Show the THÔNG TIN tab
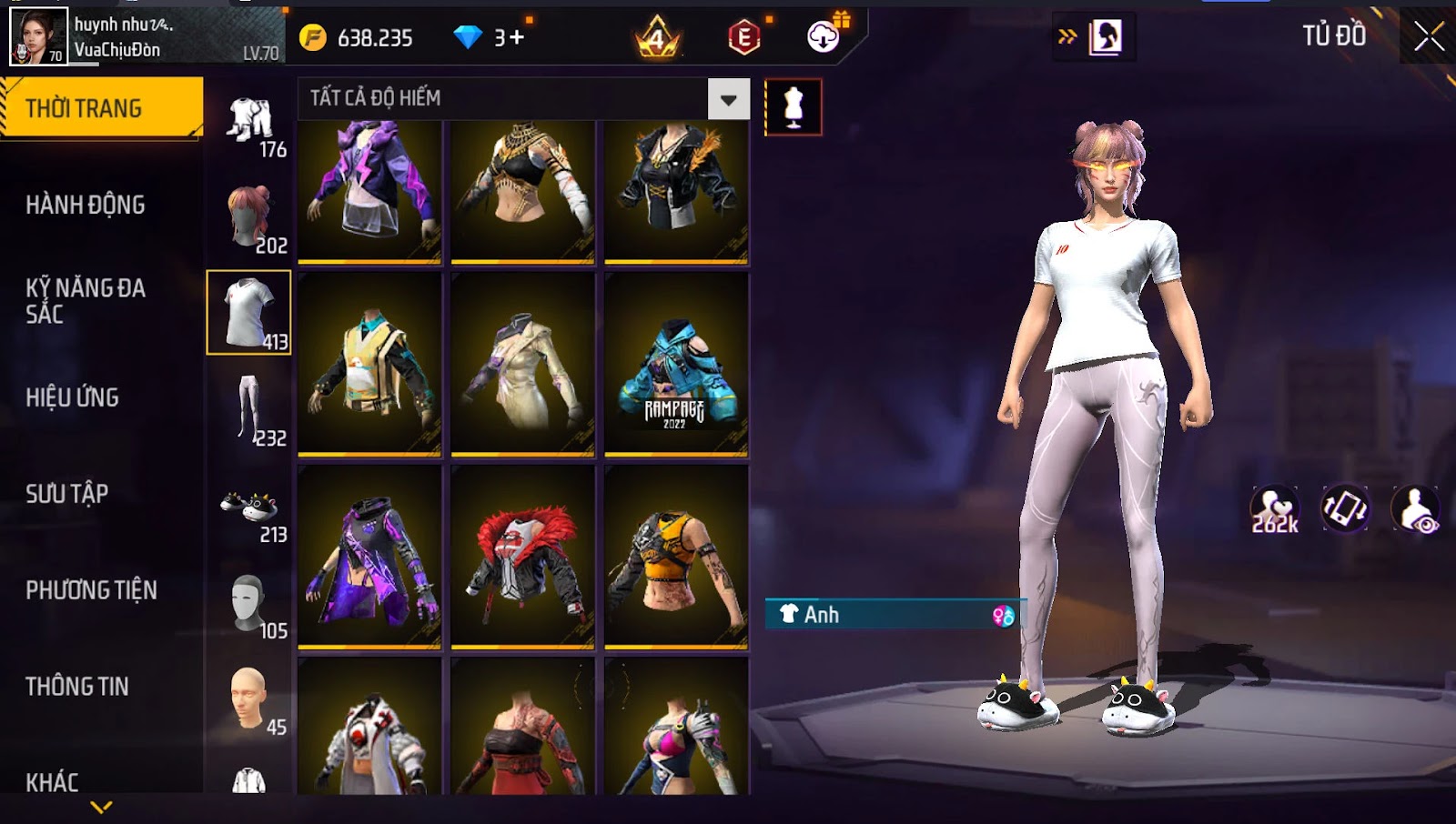 77,687
